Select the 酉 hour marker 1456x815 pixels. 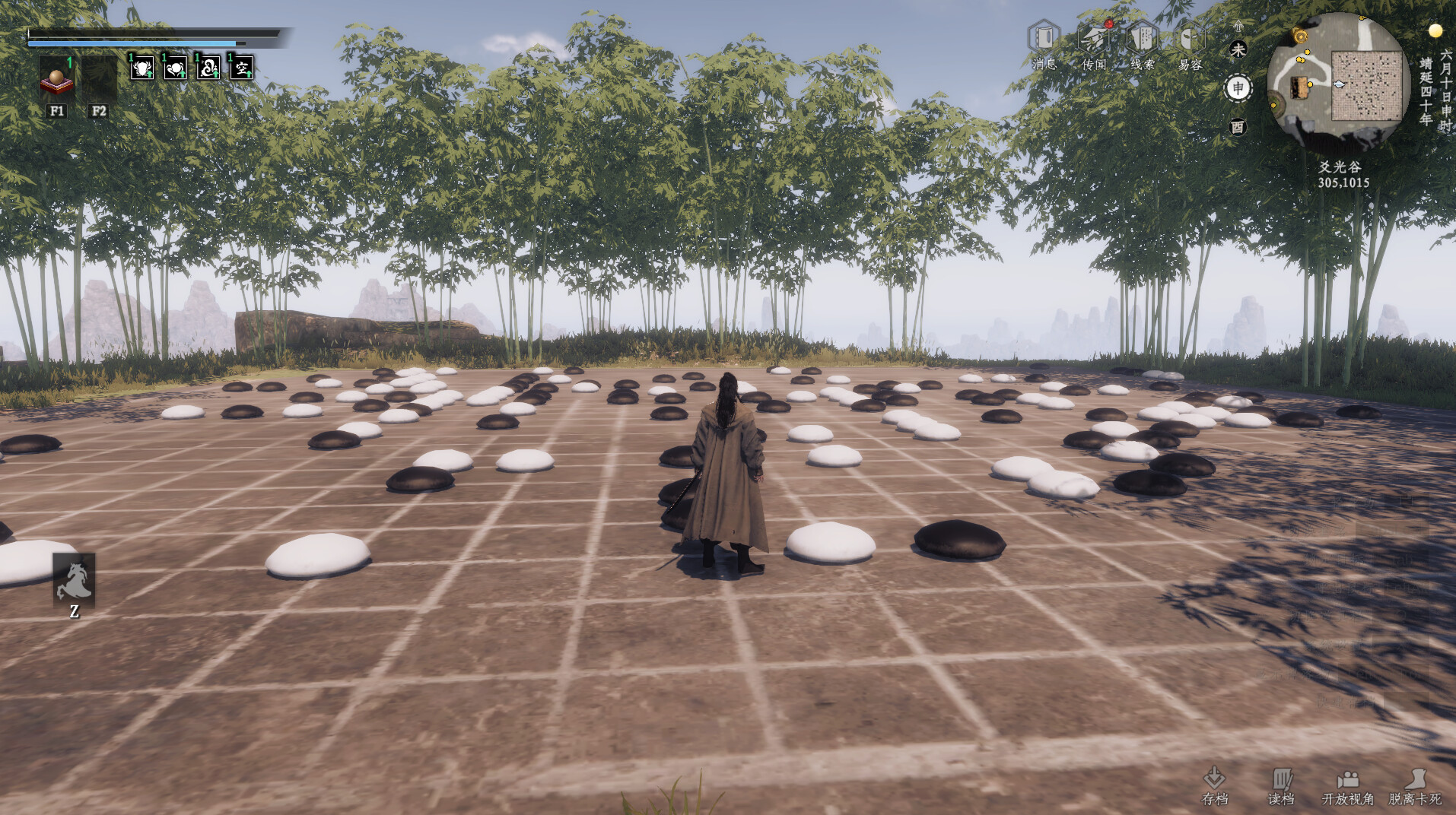(x=1238, y=128)
